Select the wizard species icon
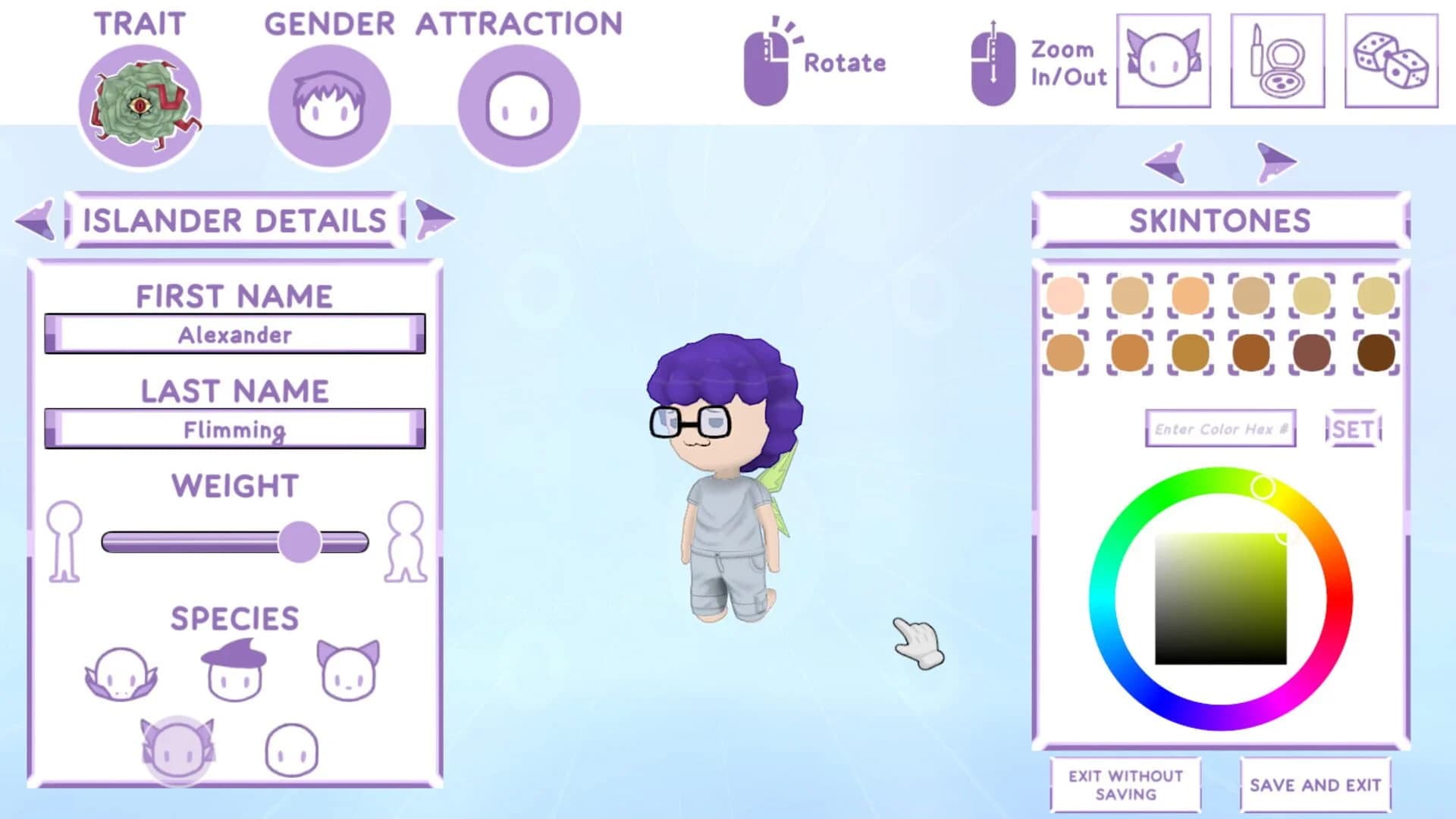Screen dimensions: 1456x819 (235, 669)
